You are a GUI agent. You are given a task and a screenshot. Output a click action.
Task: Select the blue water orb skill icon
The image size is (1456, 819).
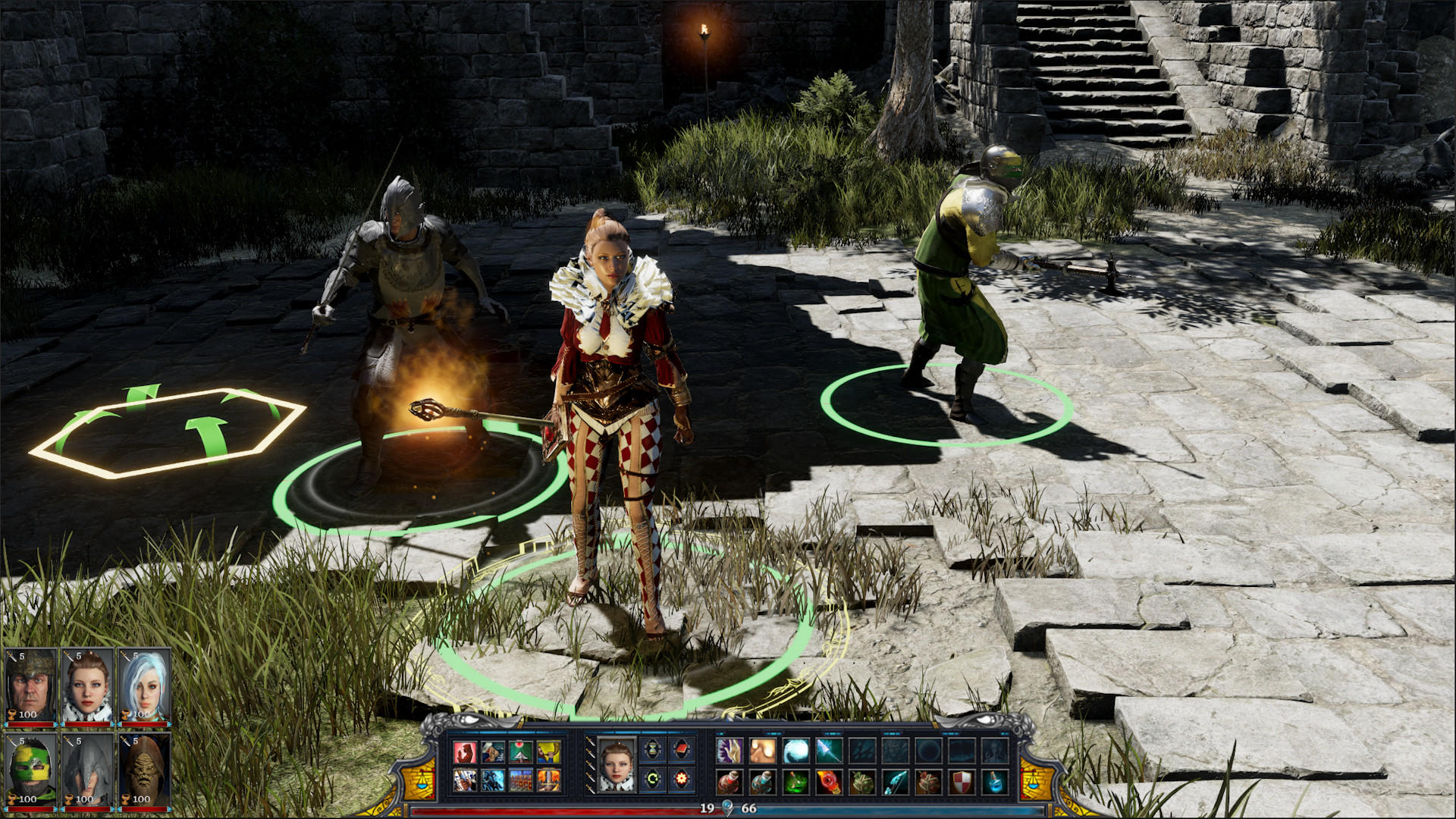coord(796,751)
